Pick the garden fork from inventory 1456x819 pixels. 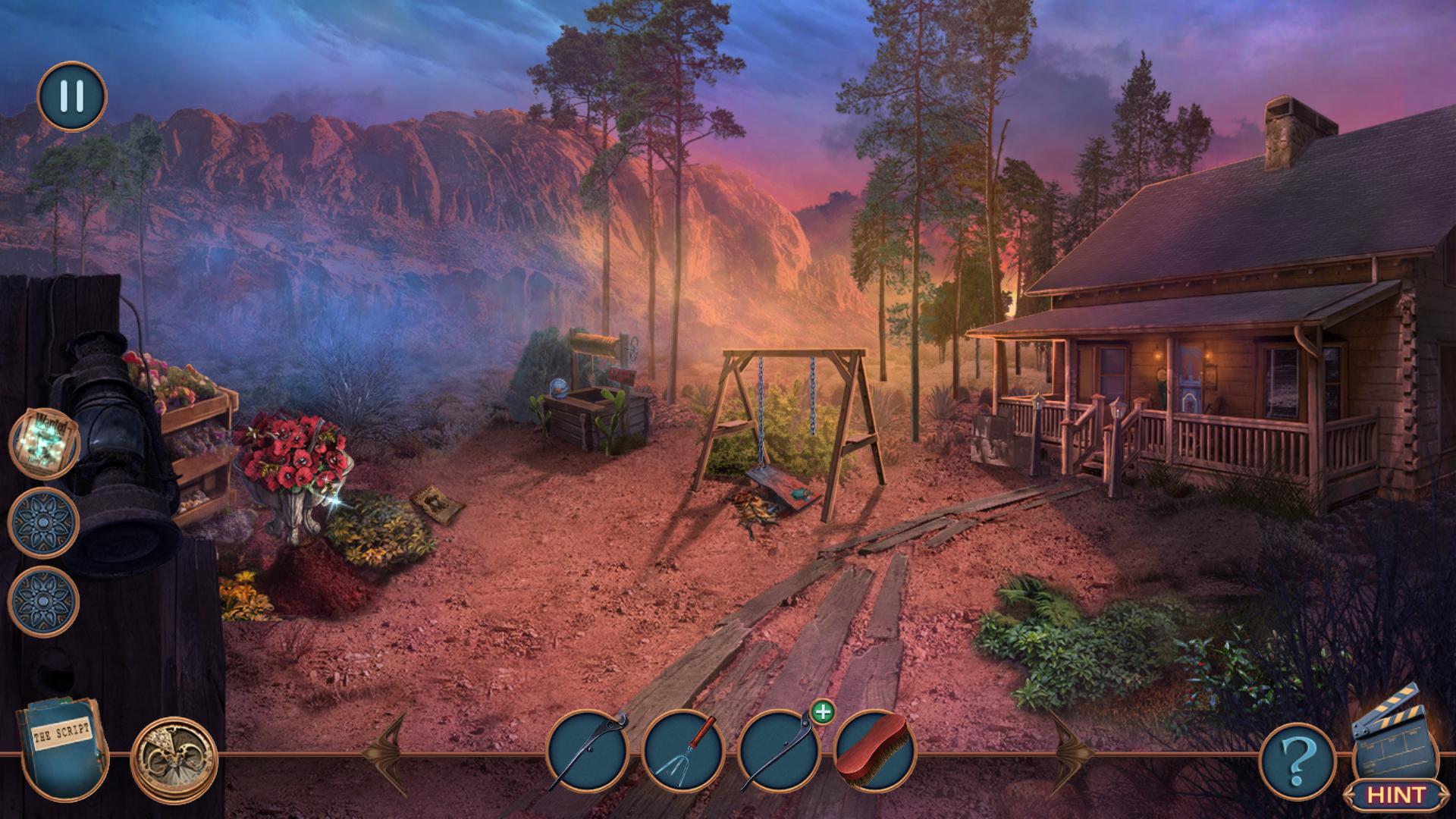(x=682, y=751)
